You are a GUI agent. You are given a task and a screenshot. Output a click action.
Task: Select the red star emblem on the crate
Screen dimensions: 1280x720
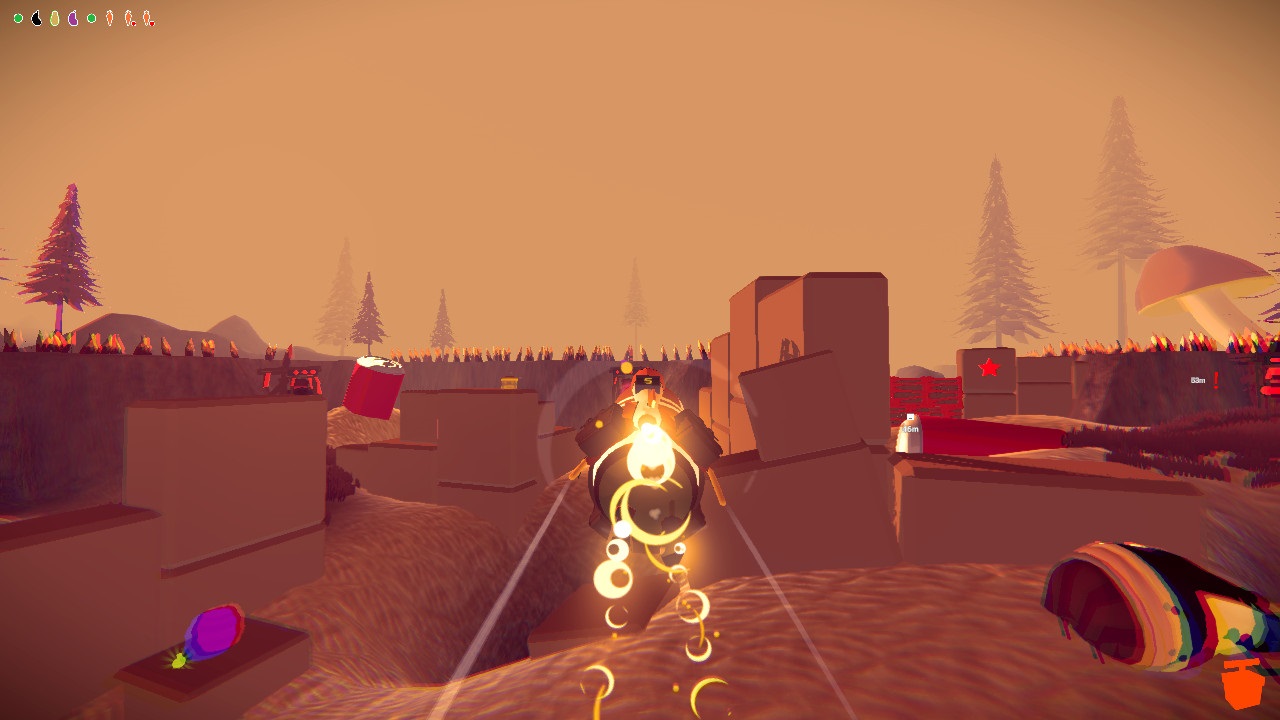point(989,366)
